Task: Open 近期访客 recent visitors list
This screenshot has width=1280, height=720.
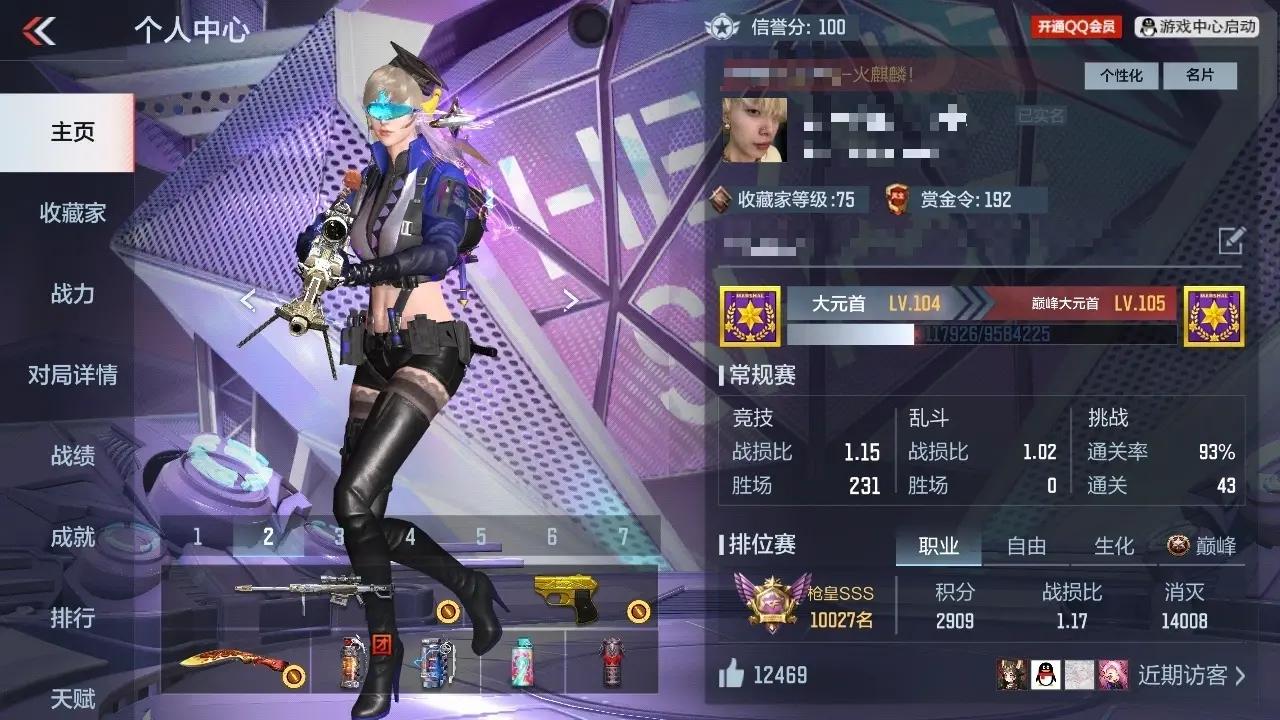Action: coord(1191,675)
